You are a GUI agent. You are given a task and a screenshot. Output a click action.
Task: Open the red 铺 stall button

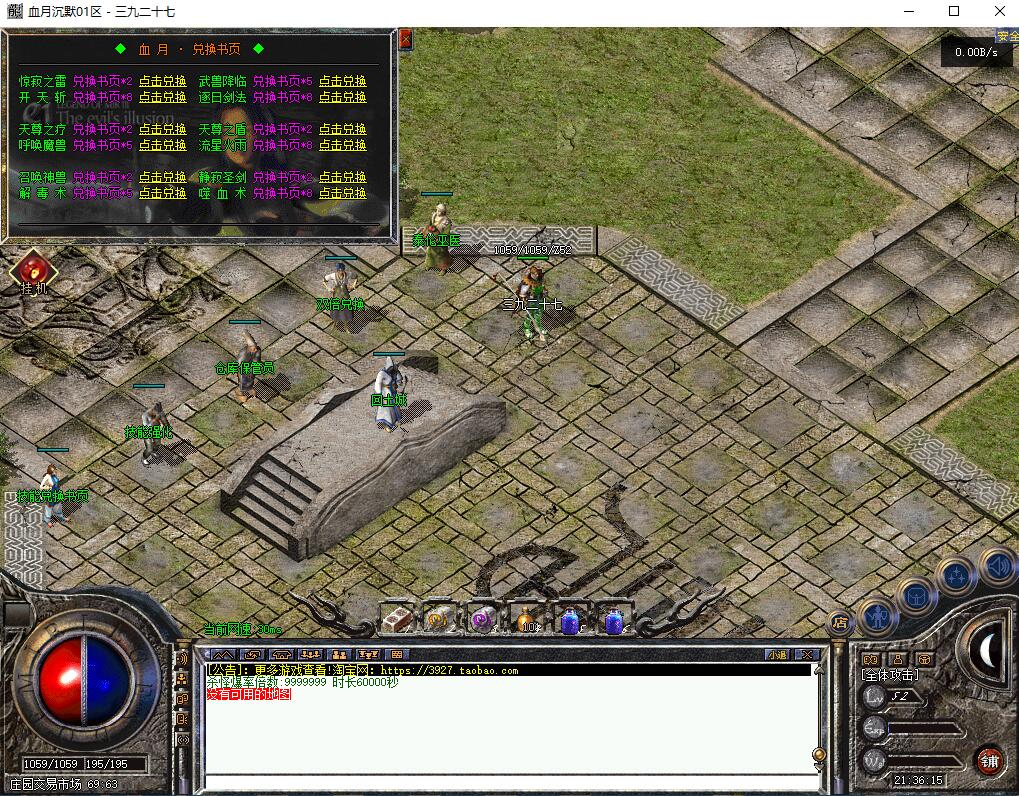990,760
